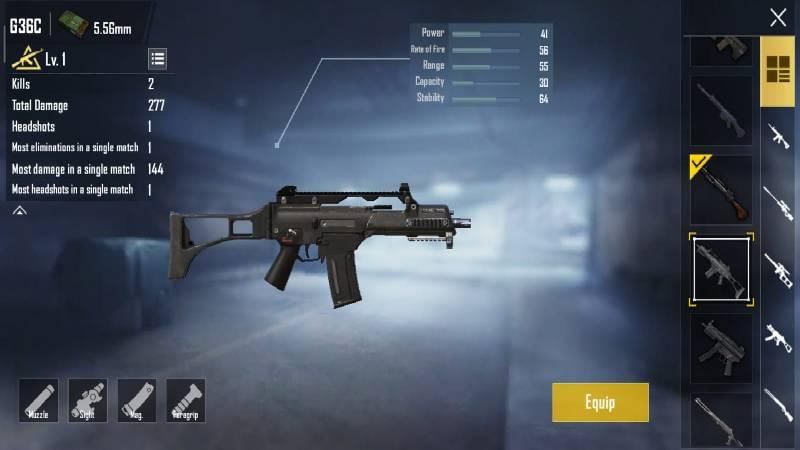The height and width of the screenshot is (450, 800).
Task: Choose the Foregrip attachment slot
Action: click(x=185, y=400)
